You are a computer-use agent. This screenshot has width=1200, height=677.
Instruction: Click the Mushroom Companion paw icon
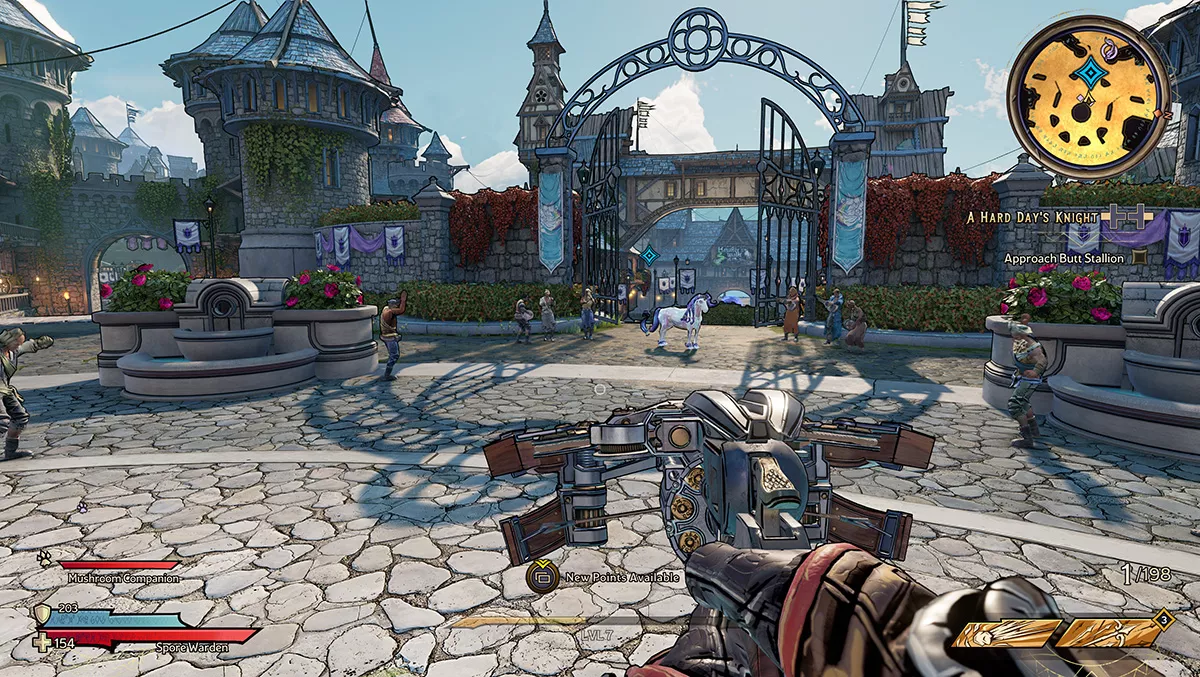click(x=44, y=559)
